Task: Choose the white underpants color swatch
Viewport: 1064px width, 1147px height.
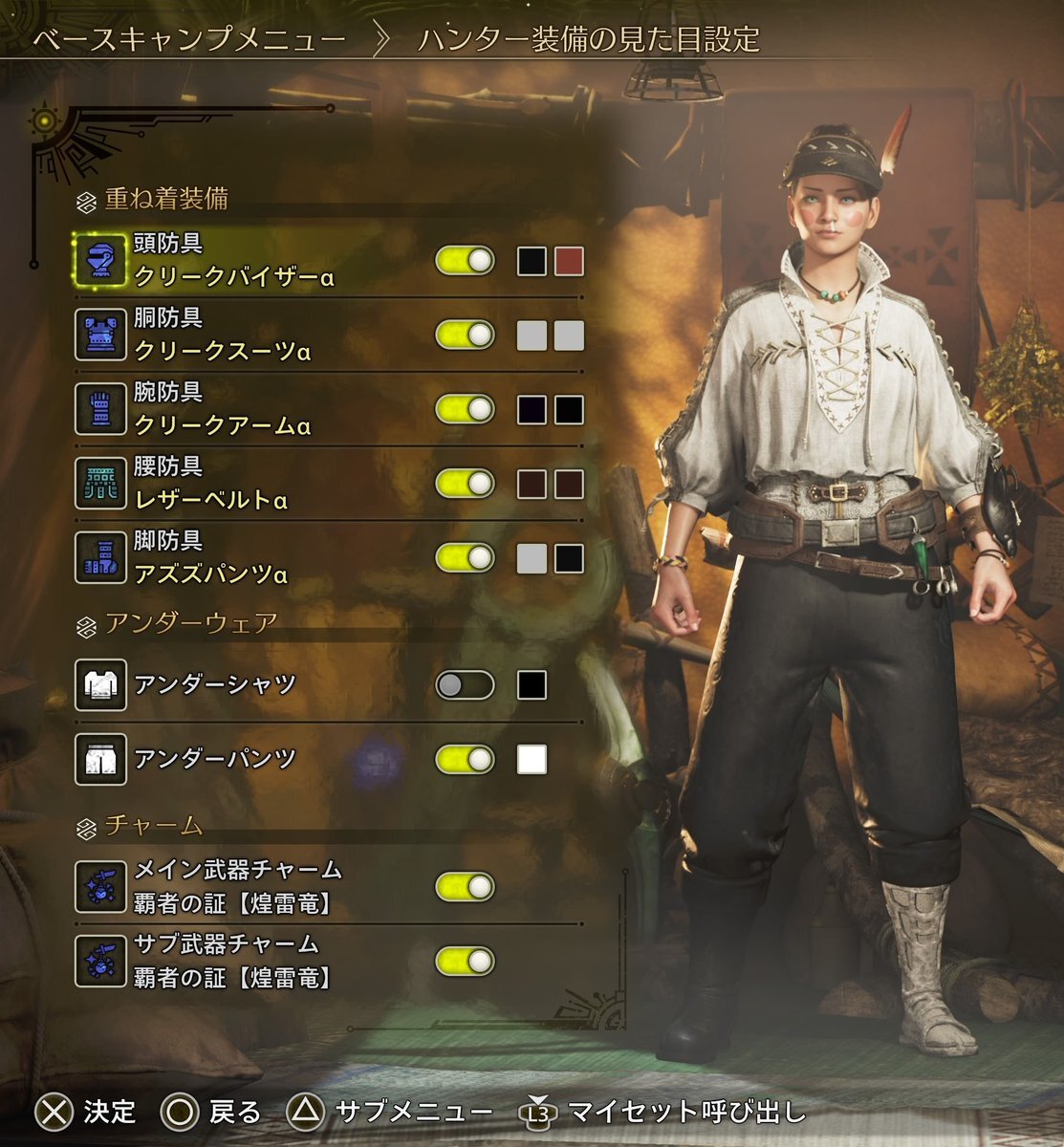Action: (532, 759)
